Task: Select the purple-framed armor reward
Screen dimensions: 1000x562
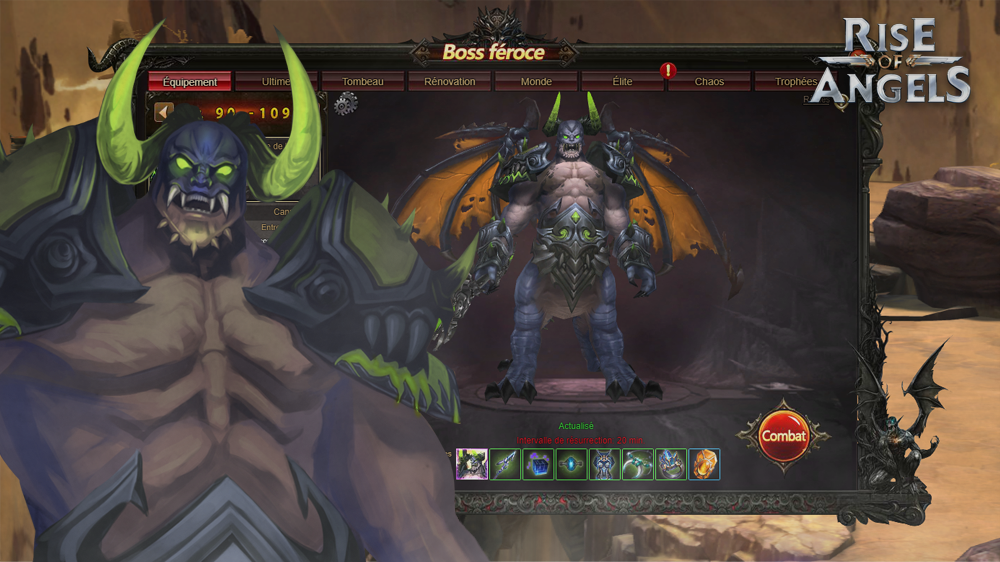Action: point(472,464)
